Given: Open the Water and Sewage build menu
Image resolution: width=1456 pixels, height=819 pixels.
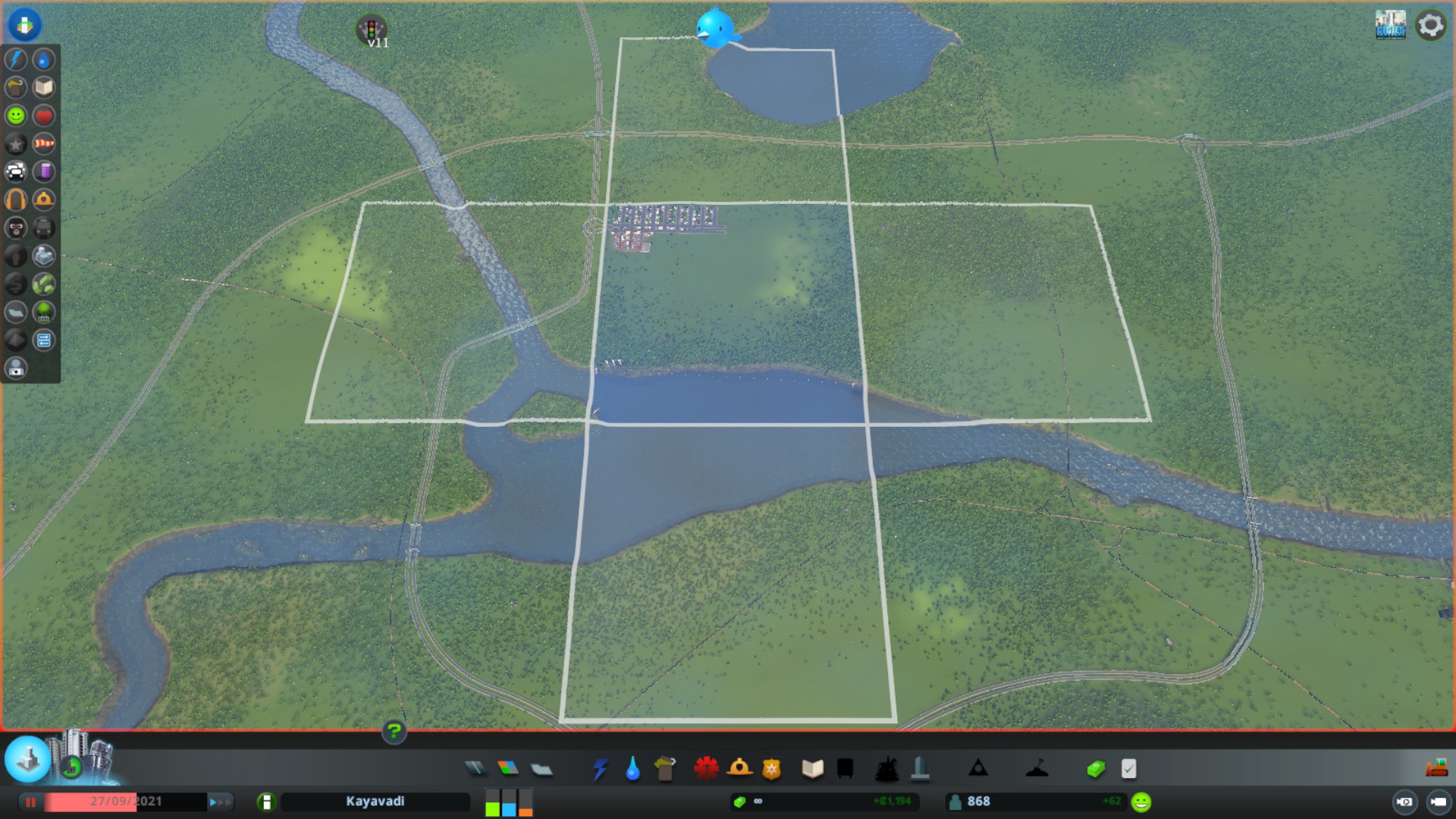Looking at the screenshot, I should point(632,769).
